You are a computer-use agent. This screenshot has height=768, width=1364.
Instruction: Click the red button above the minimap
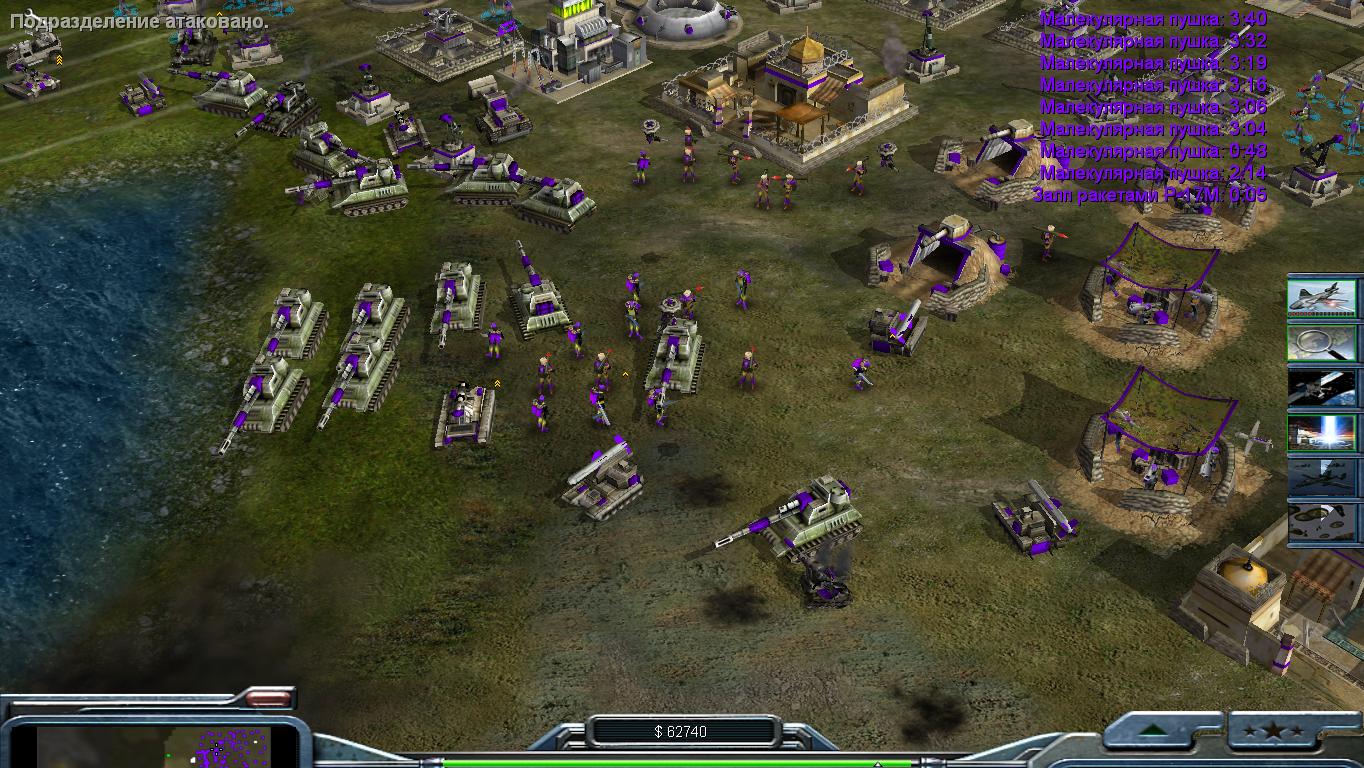point(267,697)
